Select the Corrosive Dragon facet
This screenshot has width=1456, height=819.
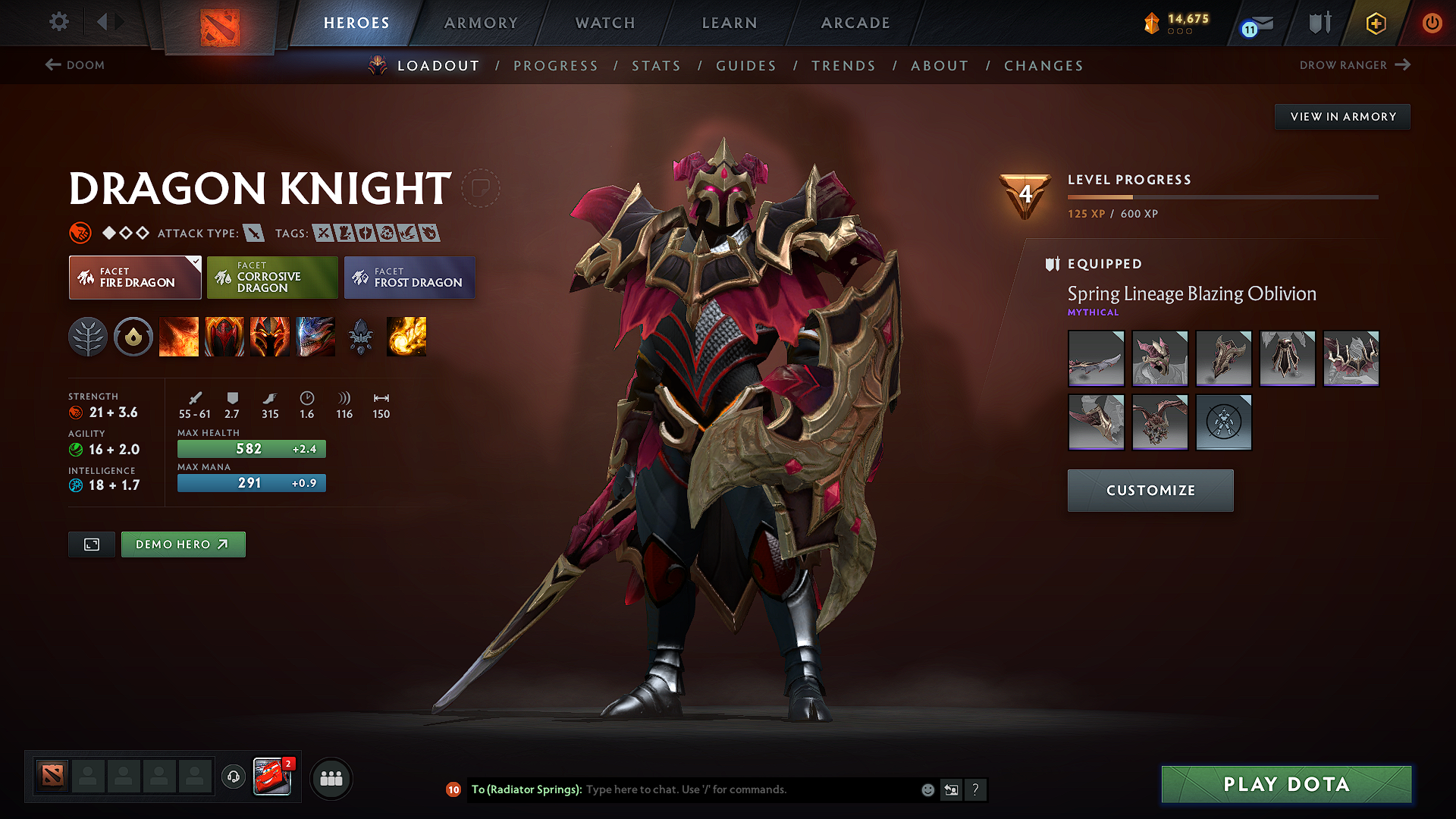point(272,278)
